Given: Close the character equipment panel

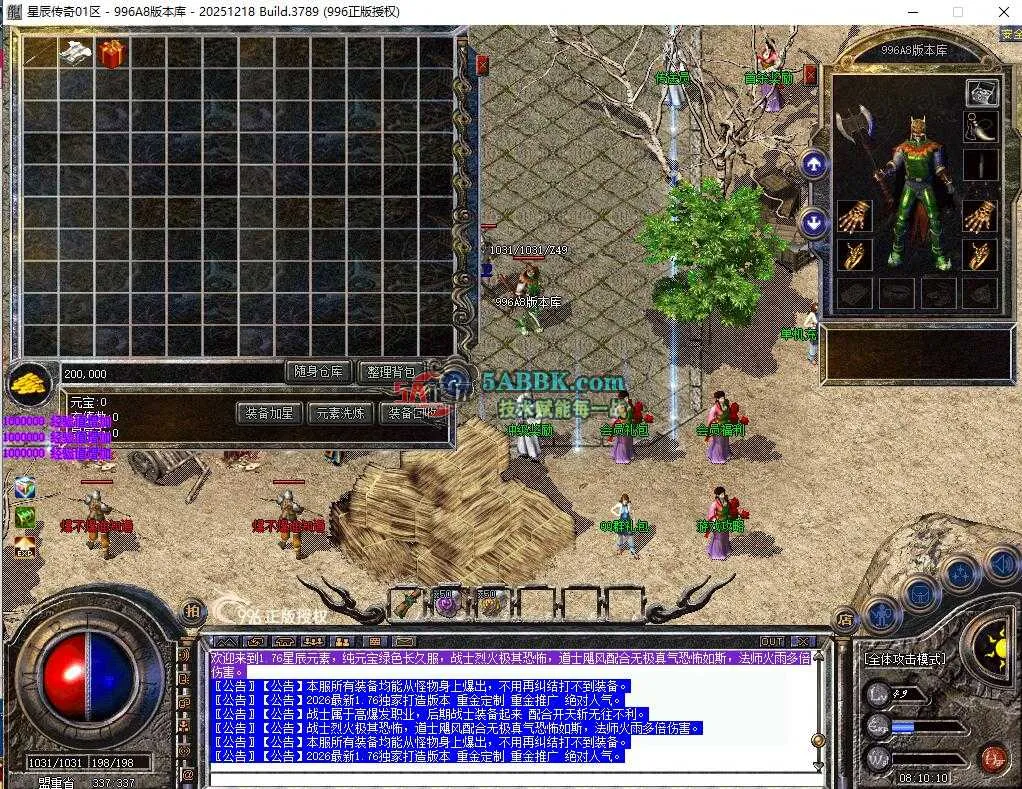Looking at the screenshot, I should click(811, 74).
